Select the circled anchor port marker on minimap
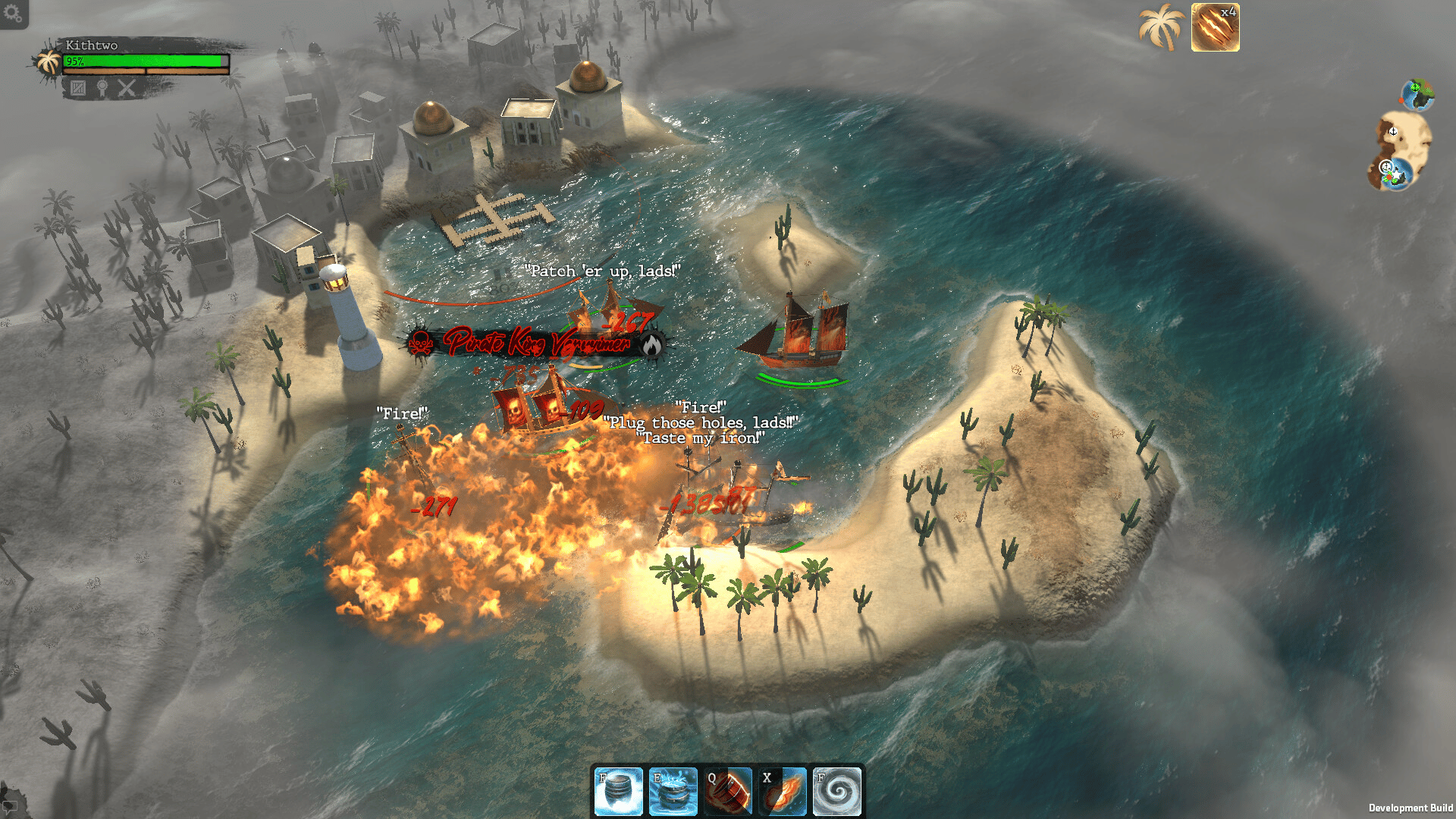 click(1386, 167)
